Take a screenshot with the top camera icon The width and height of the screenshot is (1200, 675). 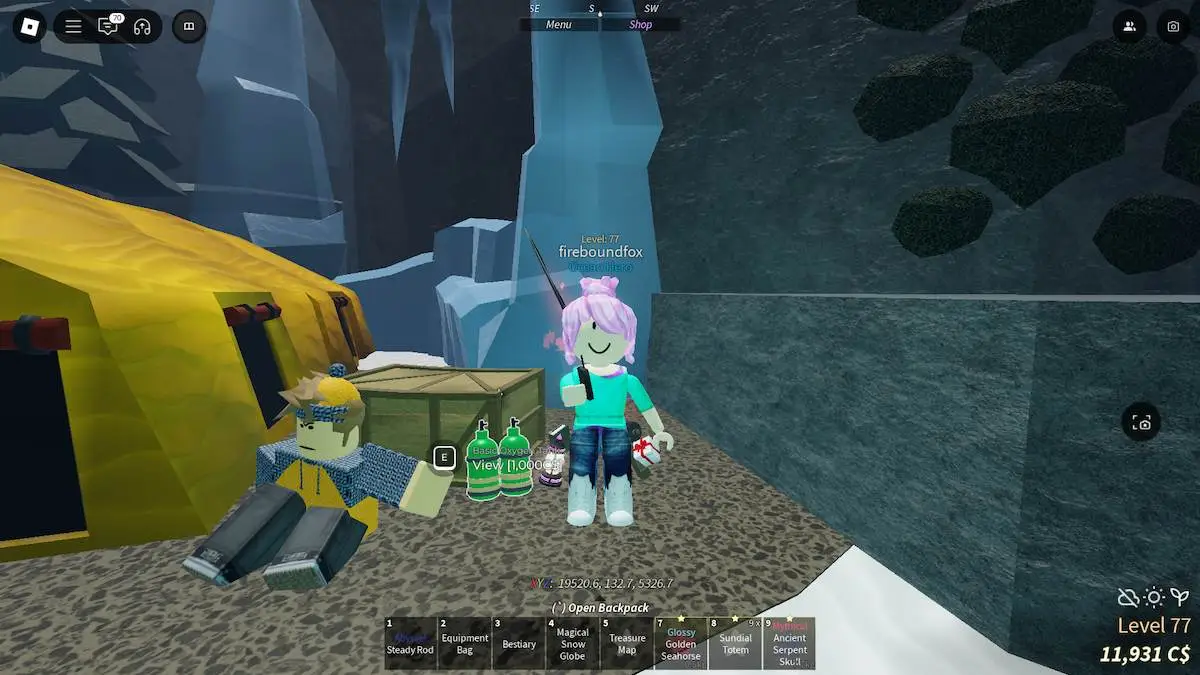coord(1173,26)
